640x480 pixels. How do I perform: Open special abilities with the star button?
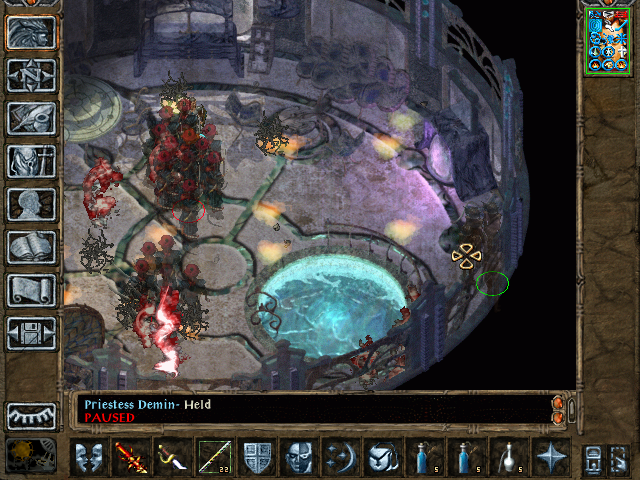(x=551, y=458)
